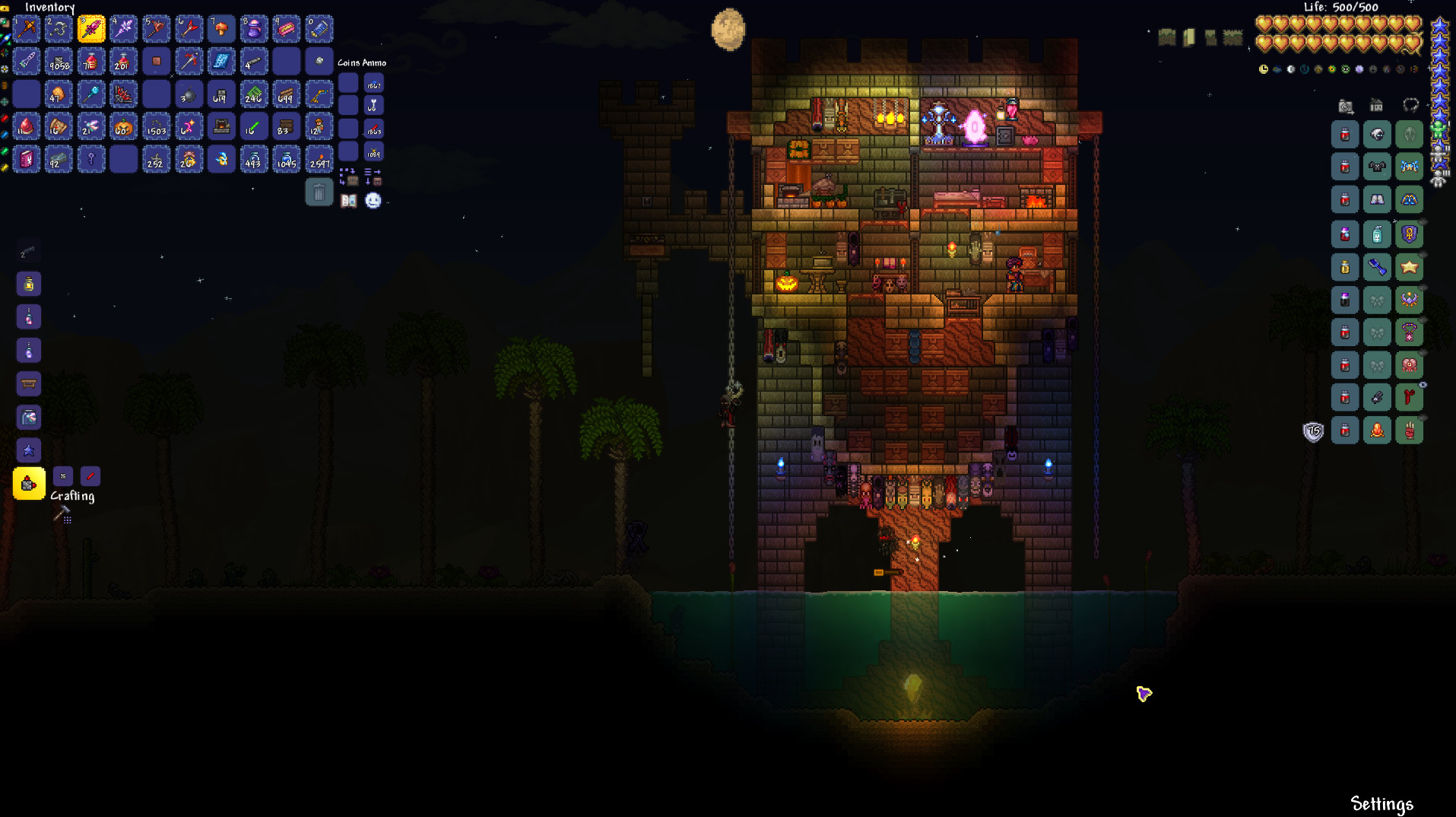Open the Settings menu at bottom right
The width and height of the screenshot is (1456, 817).
click(1381, 803)
